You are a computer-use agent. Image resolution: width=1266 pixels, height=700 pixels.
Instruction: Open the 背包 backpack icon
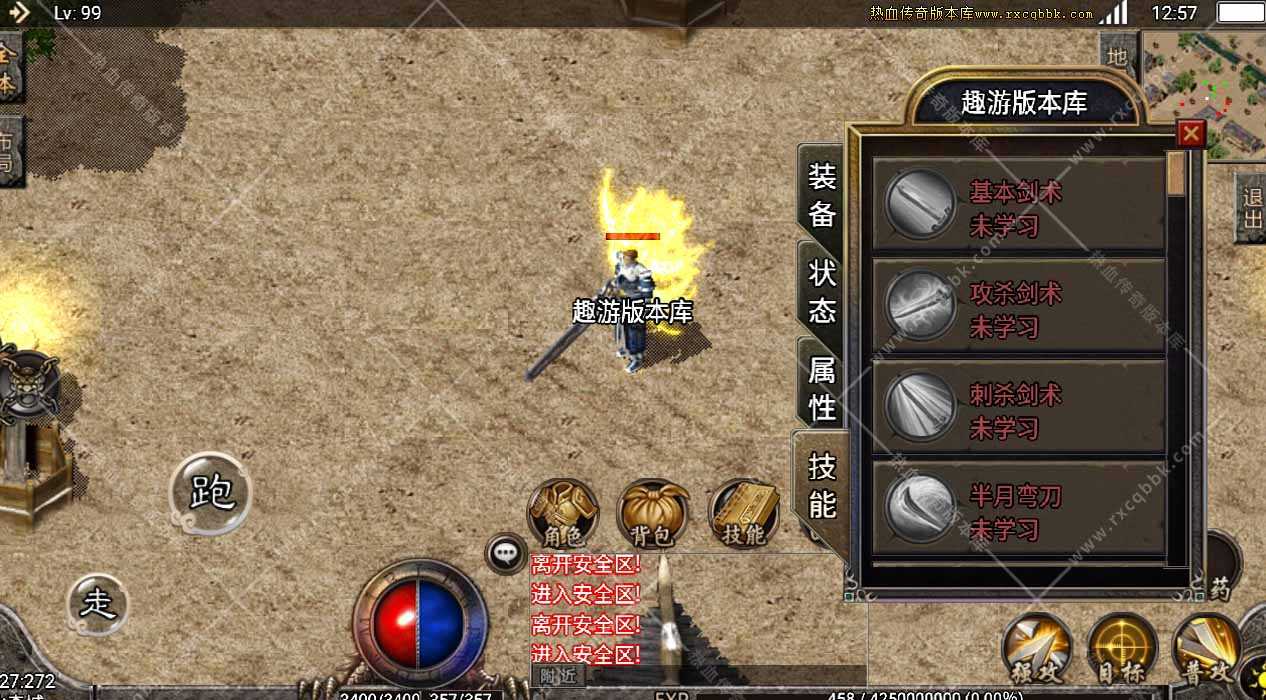(x=653, y=514)
